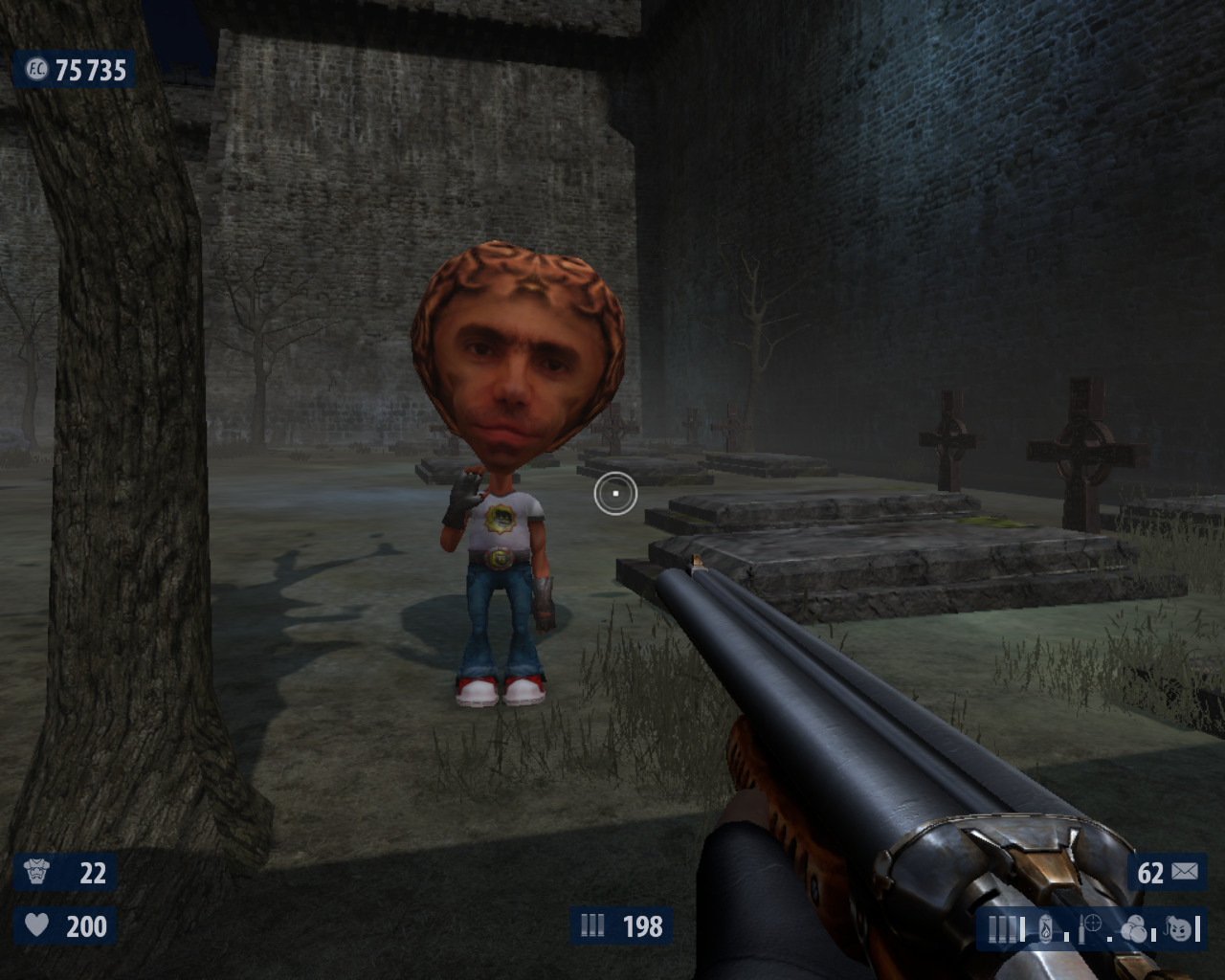Viewport: 1225px width, 980px height.
Task: Open the unread messages envelope icon
Action: tap(1184, 872)
